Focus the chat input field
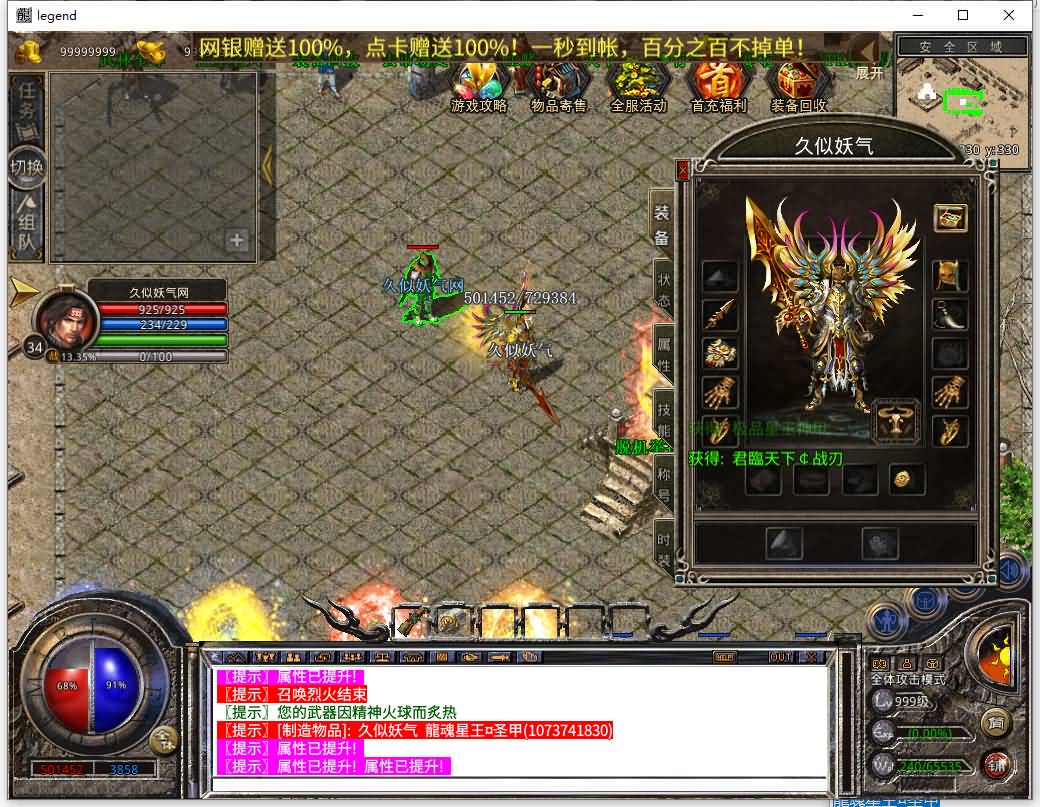The image size is (1040, 807). (520, 785)
